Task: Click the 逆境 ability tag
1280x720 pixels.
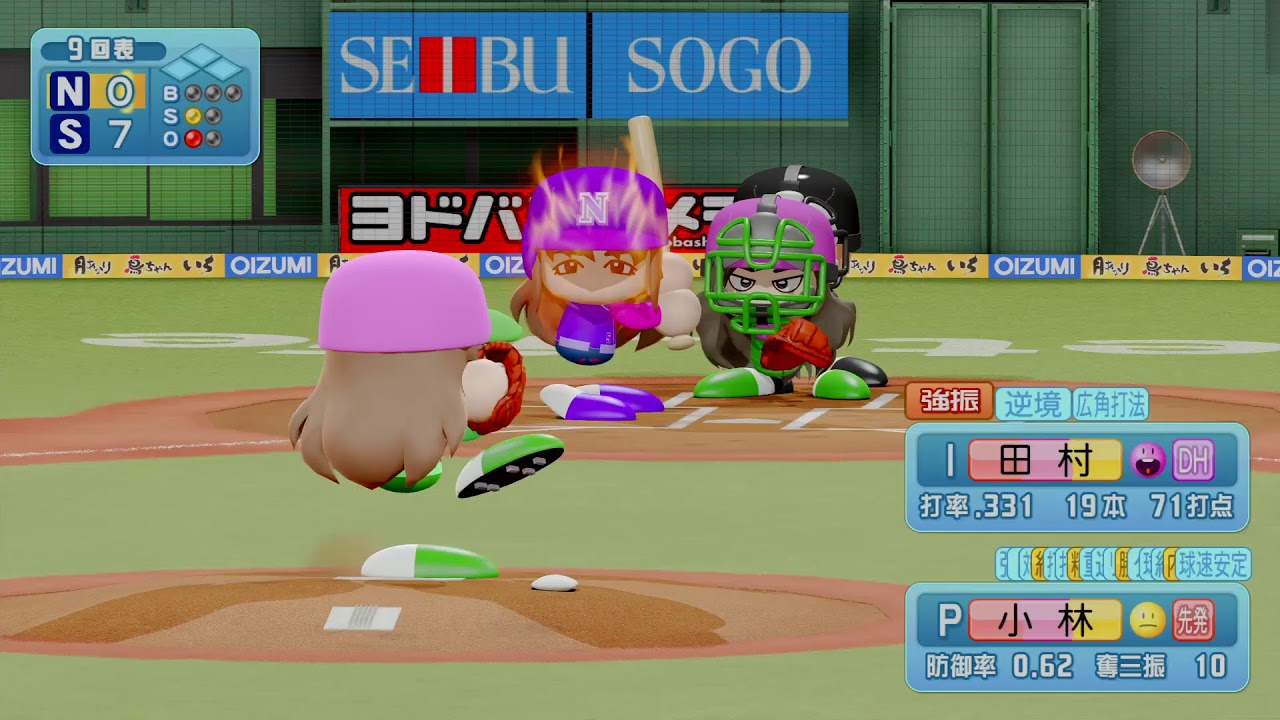Action: 1032,403
